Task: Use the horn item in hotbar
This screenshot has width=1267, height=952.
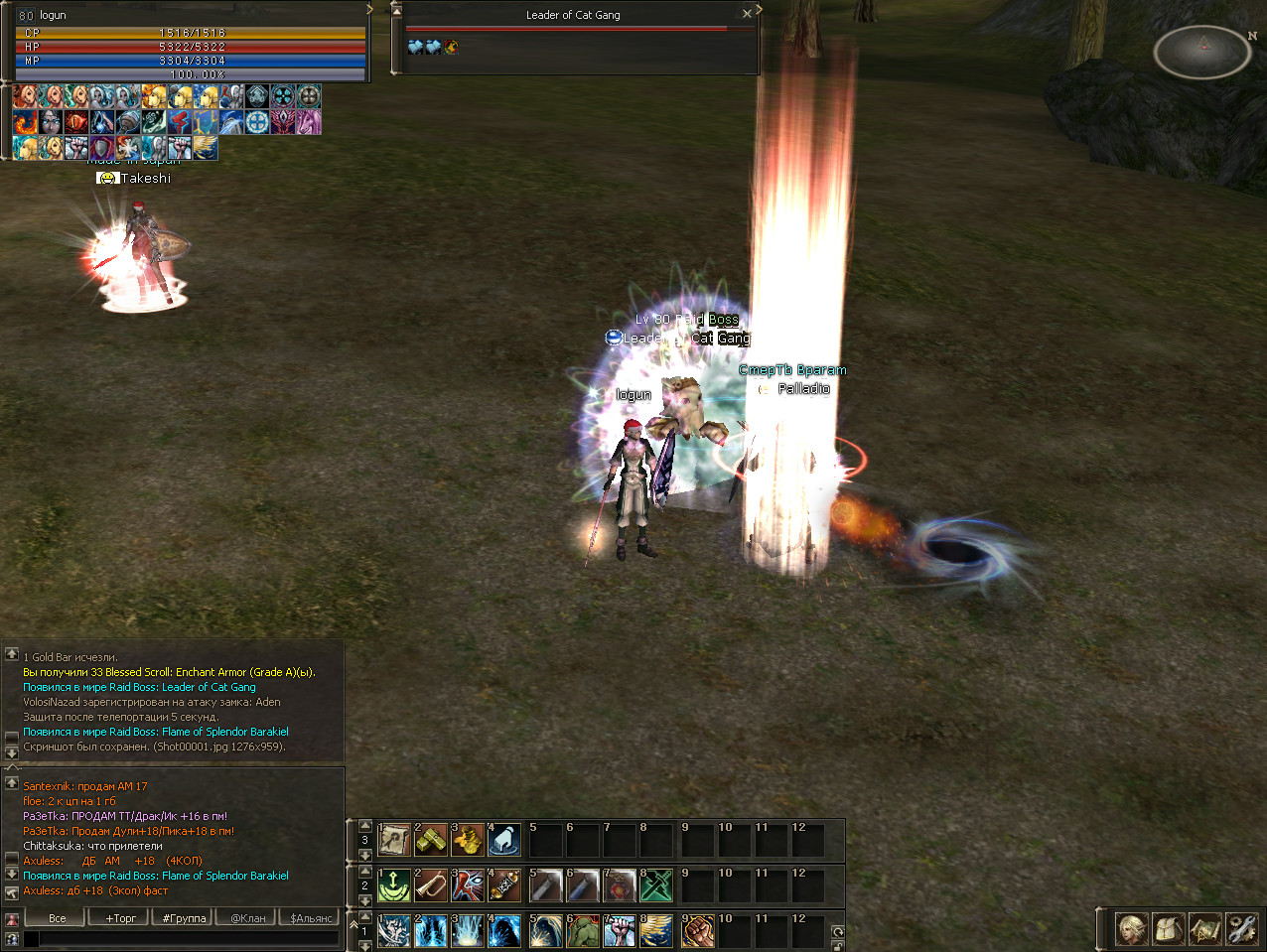Action: (431, 885)
